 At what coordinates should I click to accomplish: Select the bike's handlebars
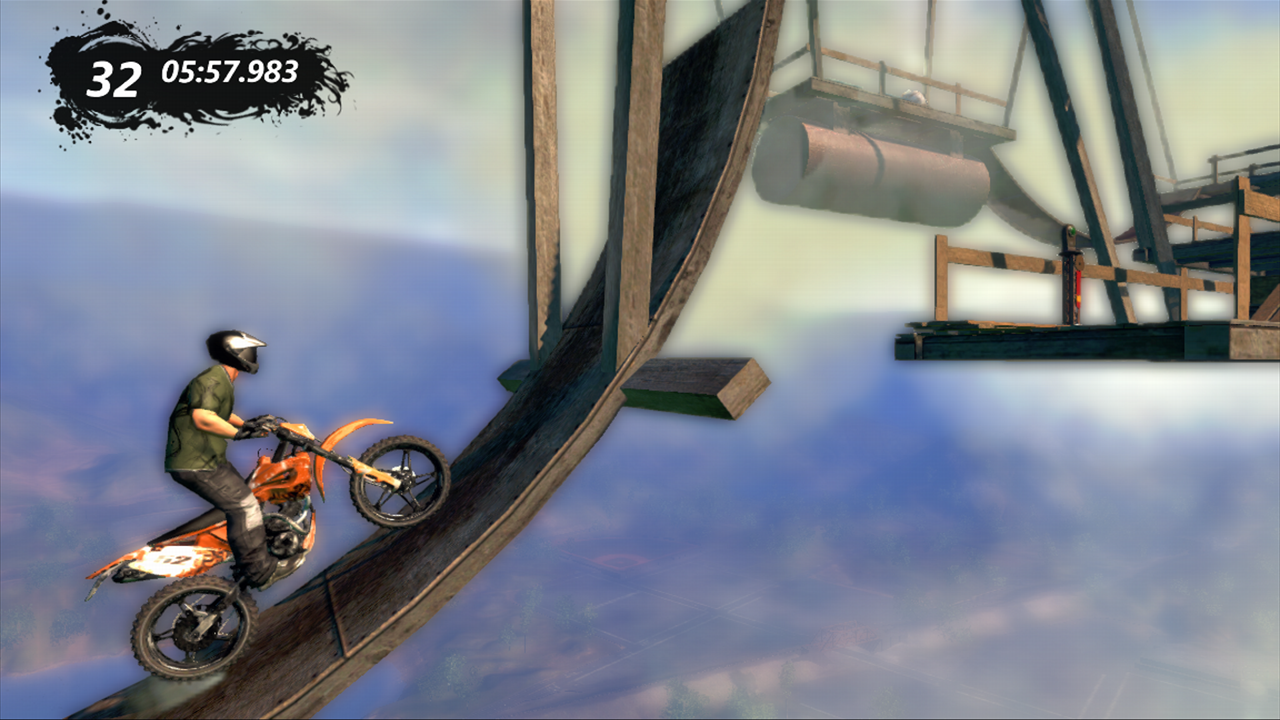click(258, 427)
